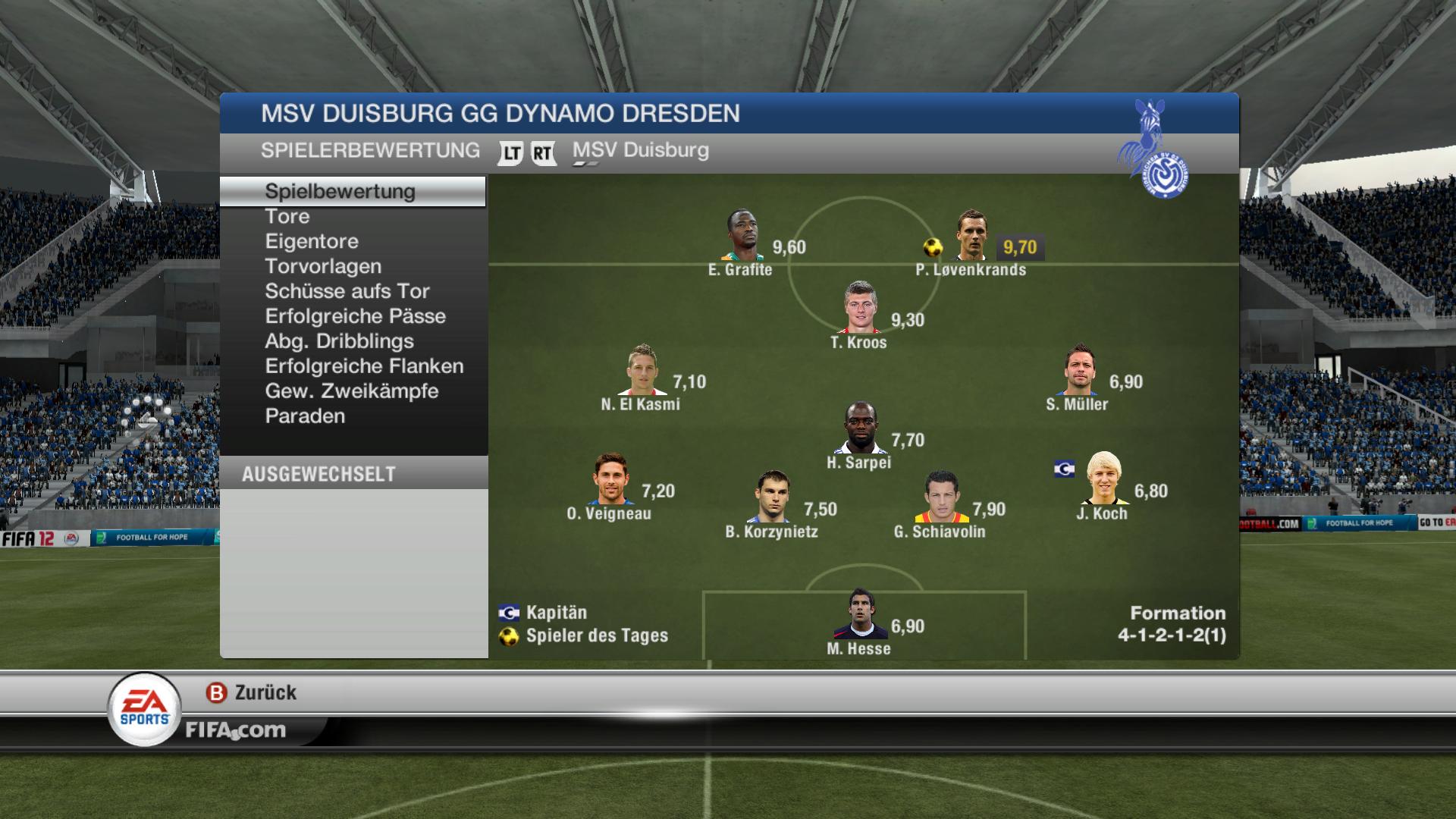Select player P. Løvenkrands portrait
The image size is (1456, 819).
click(x=972, y=236)
